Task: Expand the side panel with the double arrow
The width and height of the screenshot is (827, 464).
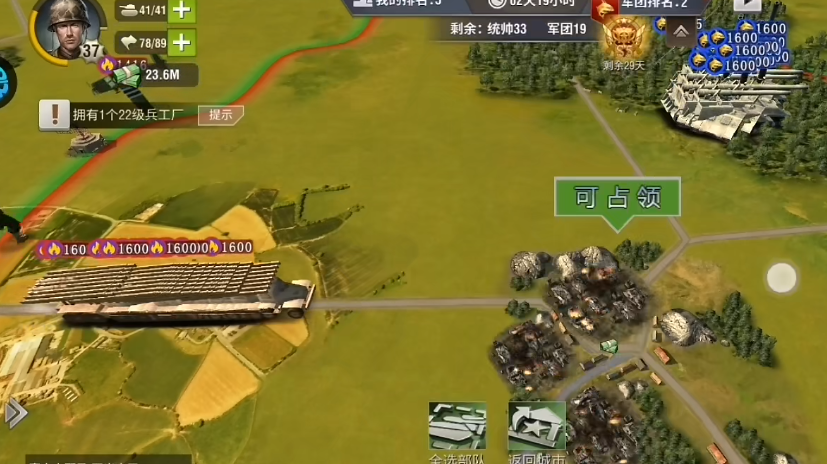Action: pyautogui.click(x=15, y=412)
